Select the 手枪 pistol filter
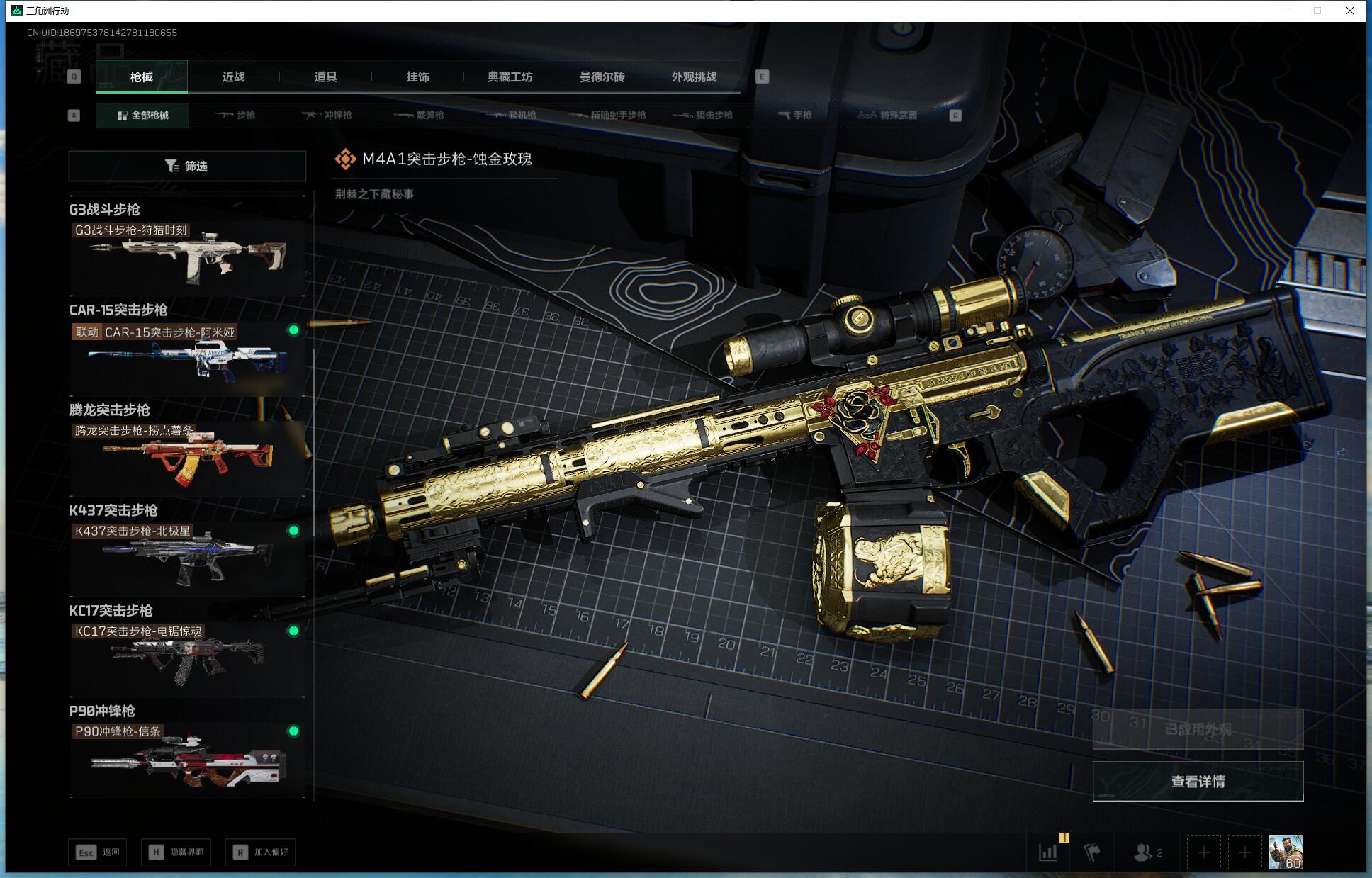The image size is (1372, 878). tap(794, 115)
